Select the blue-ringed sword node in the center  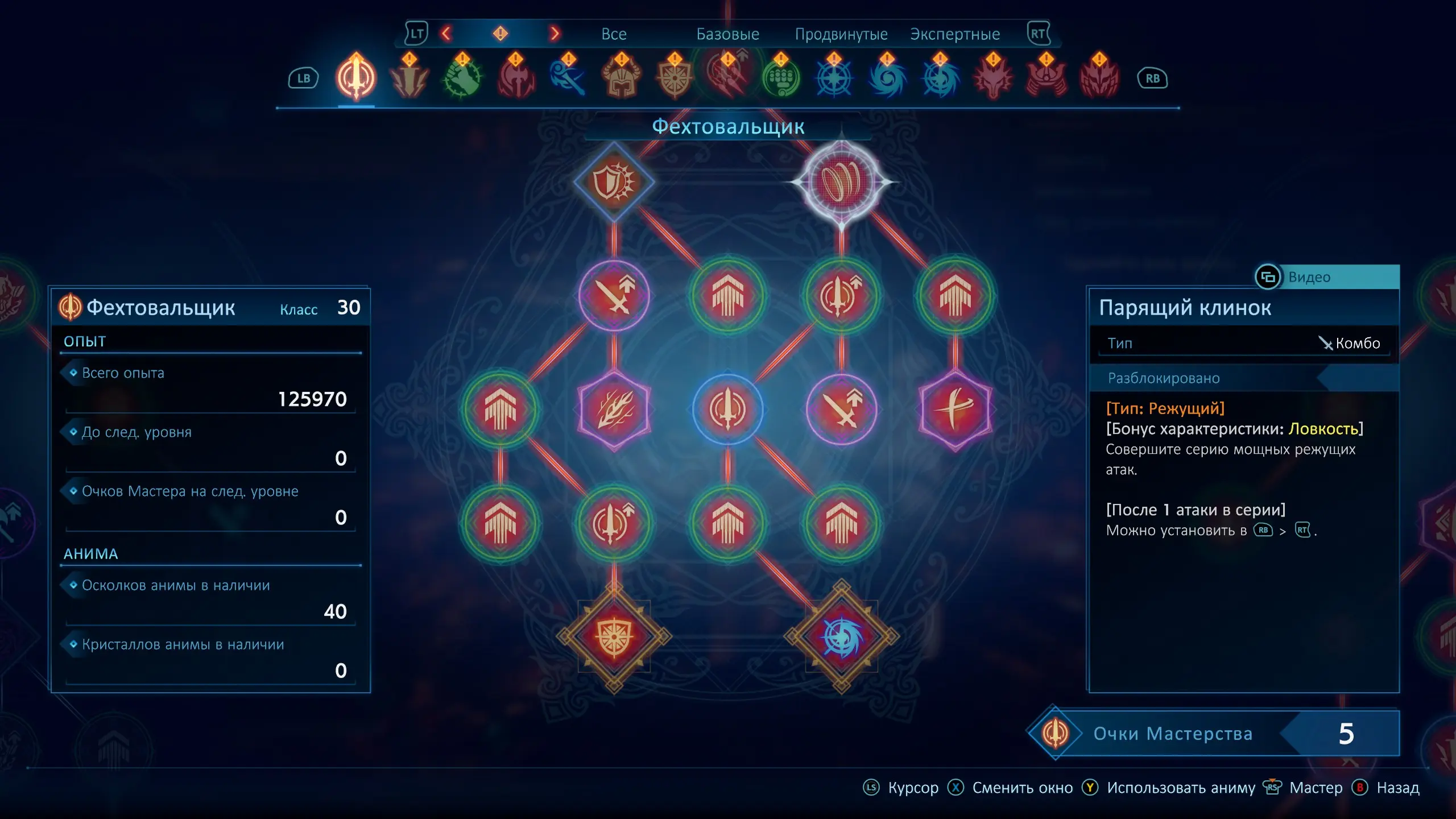[x=727, y=409]
